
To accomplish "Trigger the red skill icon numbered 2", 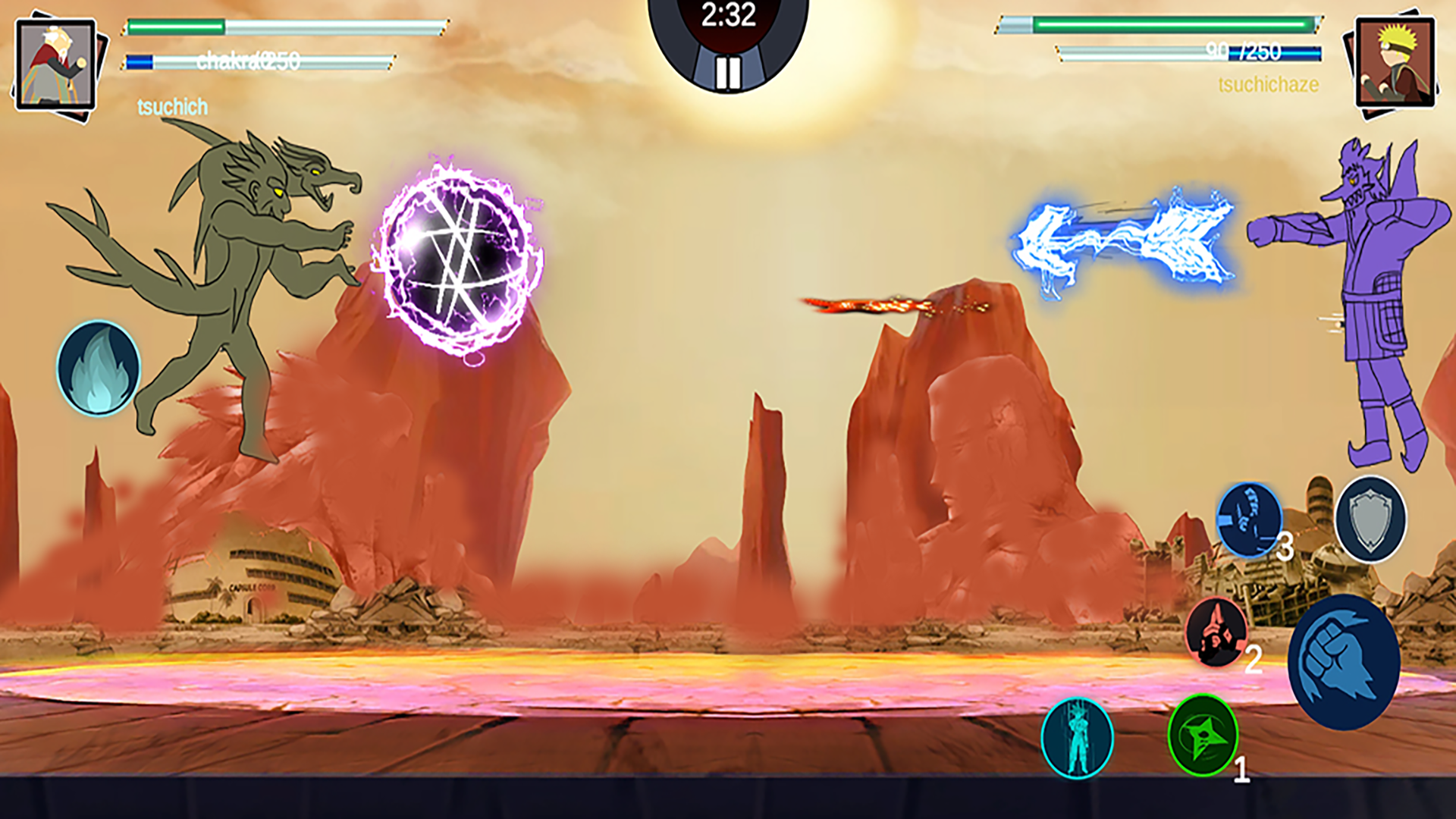I will pyautogui.click(x=1216, y=632).
